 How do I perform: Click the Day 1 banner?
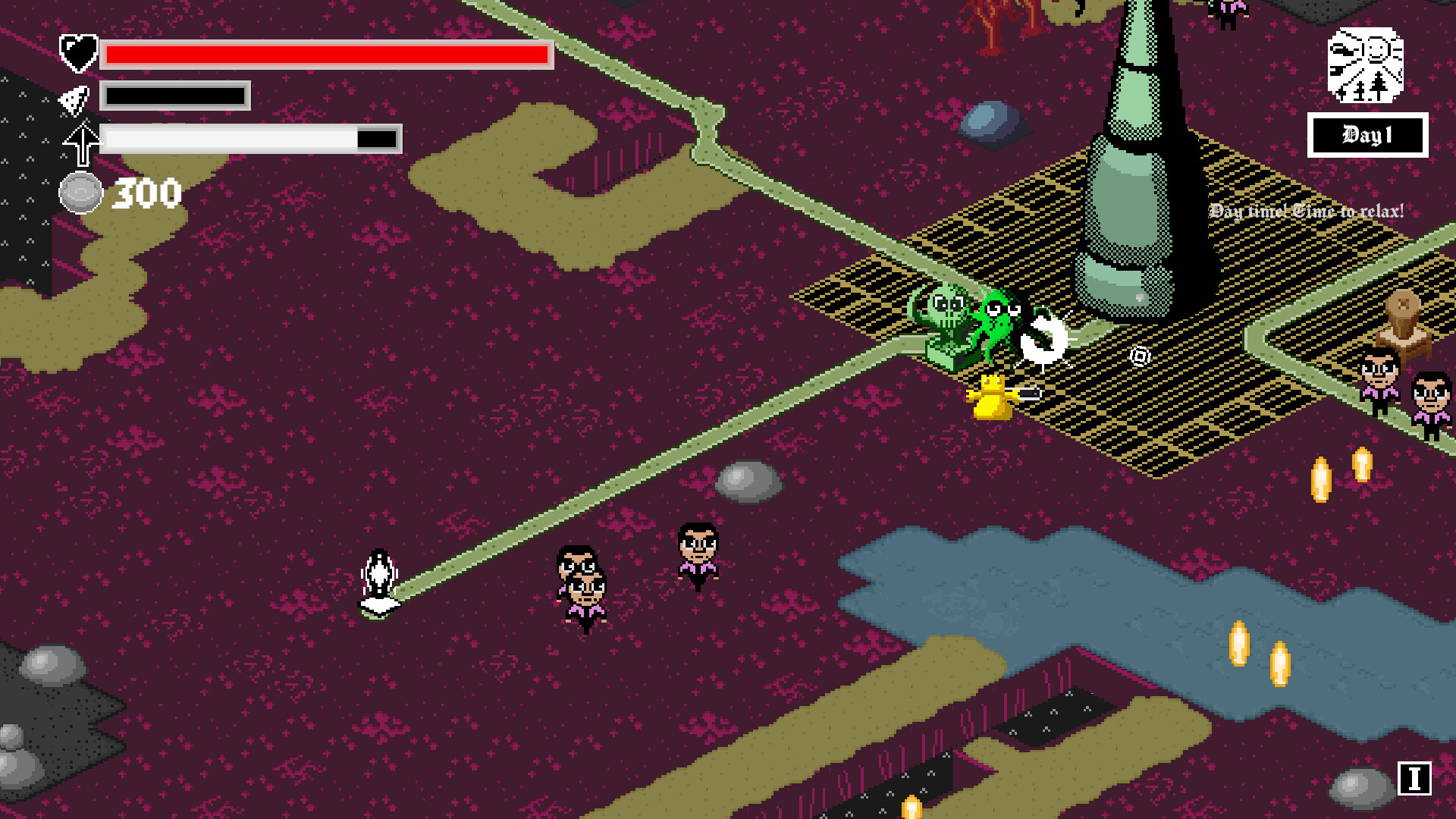(1367, 133)
